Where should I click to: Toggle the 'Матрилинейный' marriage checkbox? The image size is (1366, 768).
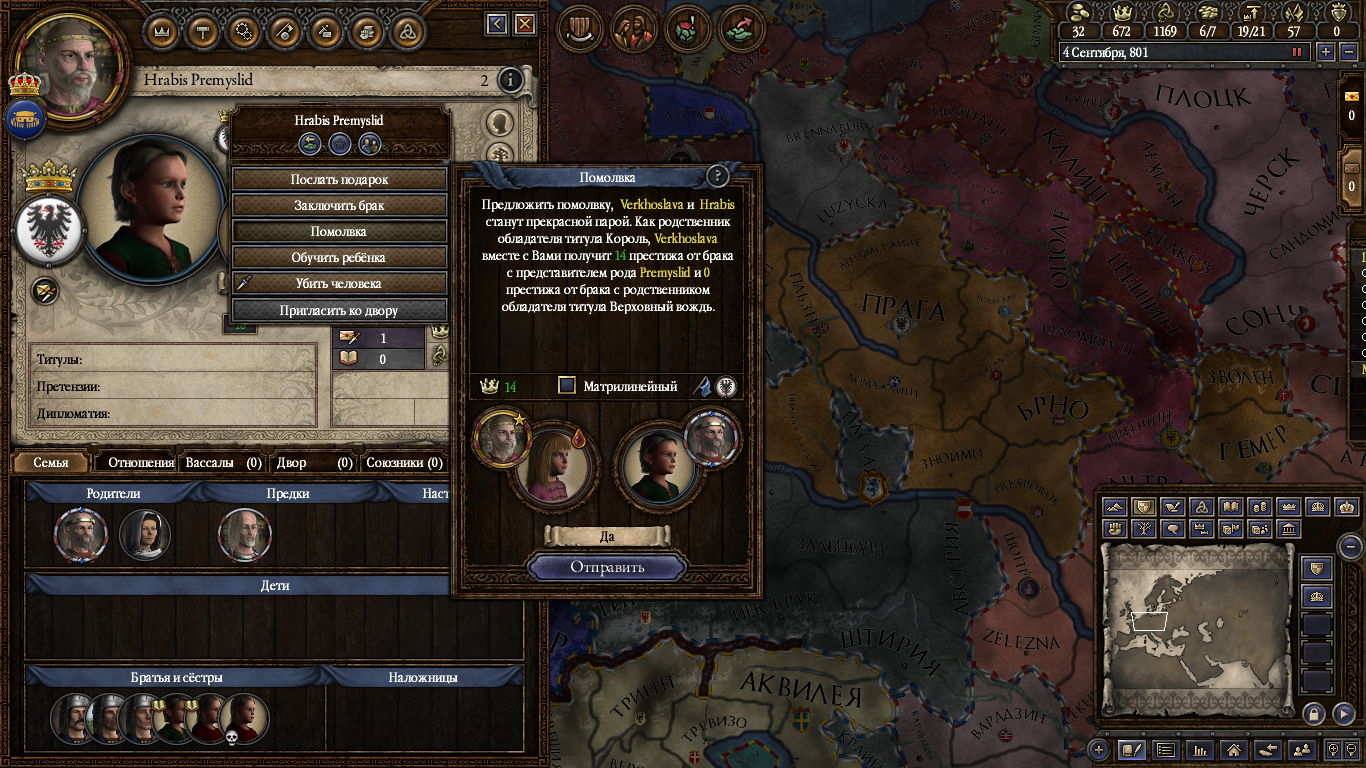567,386
